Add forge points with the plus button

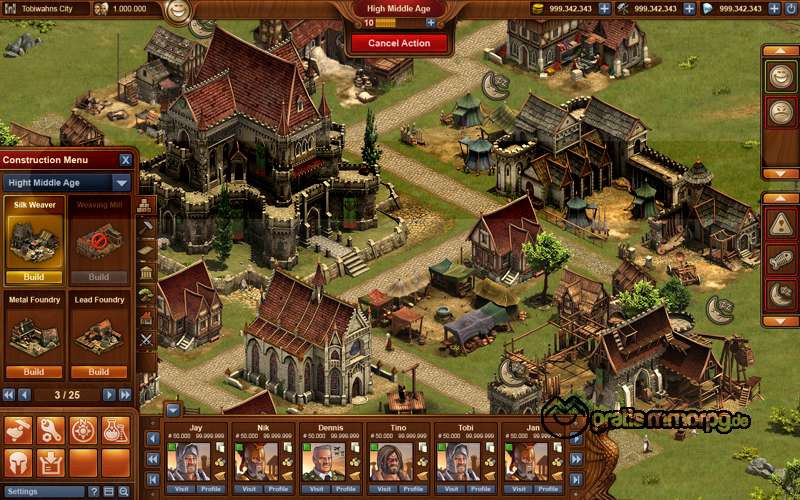click(x=430, y=22)
